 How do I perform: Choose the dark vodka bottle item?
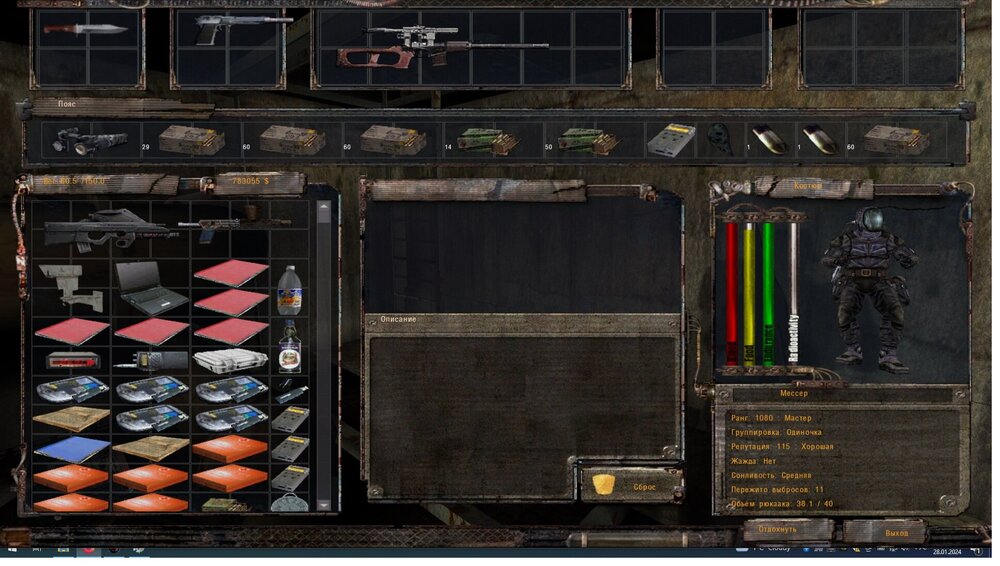(x=289, y=346)
